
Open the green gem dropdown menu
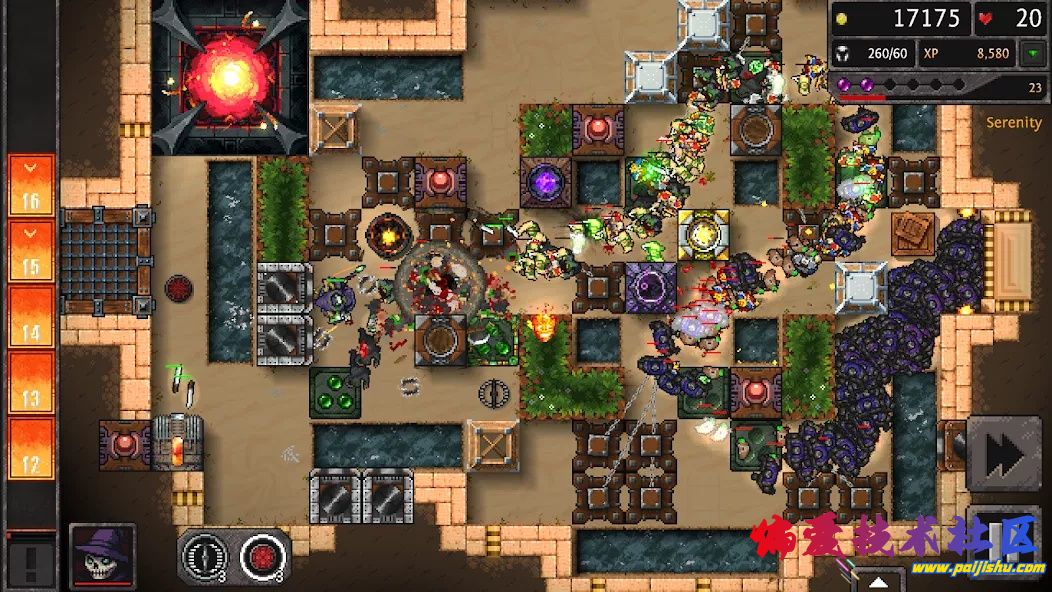[x=1031, y=53]
